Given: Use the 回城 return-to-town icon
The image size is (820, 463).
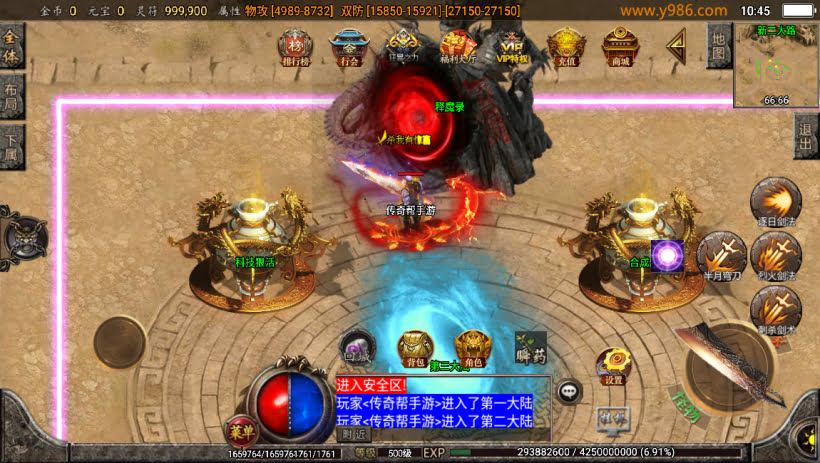Looking at the screenshot, I should click(356, 346).
